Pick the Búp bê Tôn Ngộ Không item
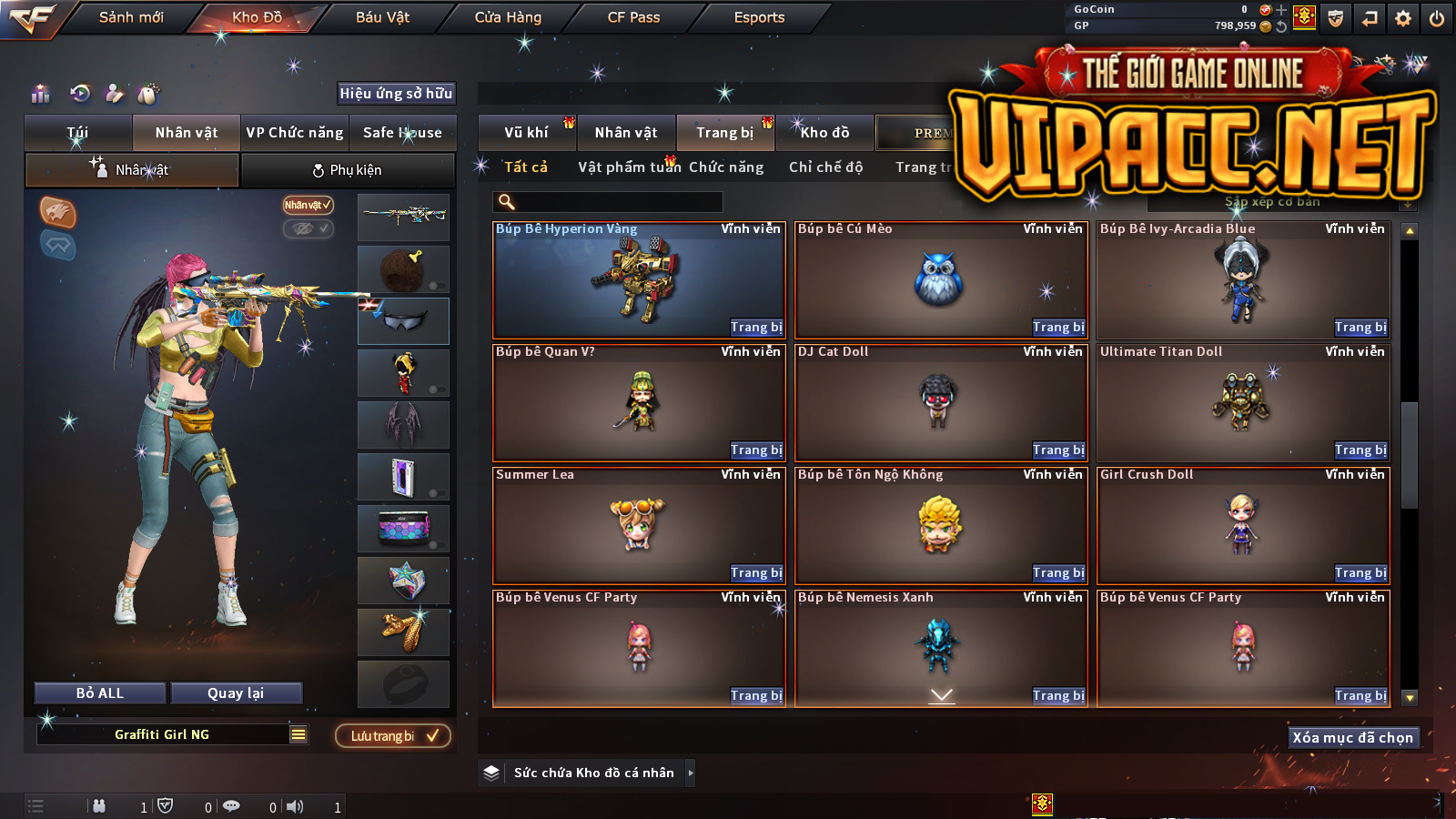 [x=940, y=525]
